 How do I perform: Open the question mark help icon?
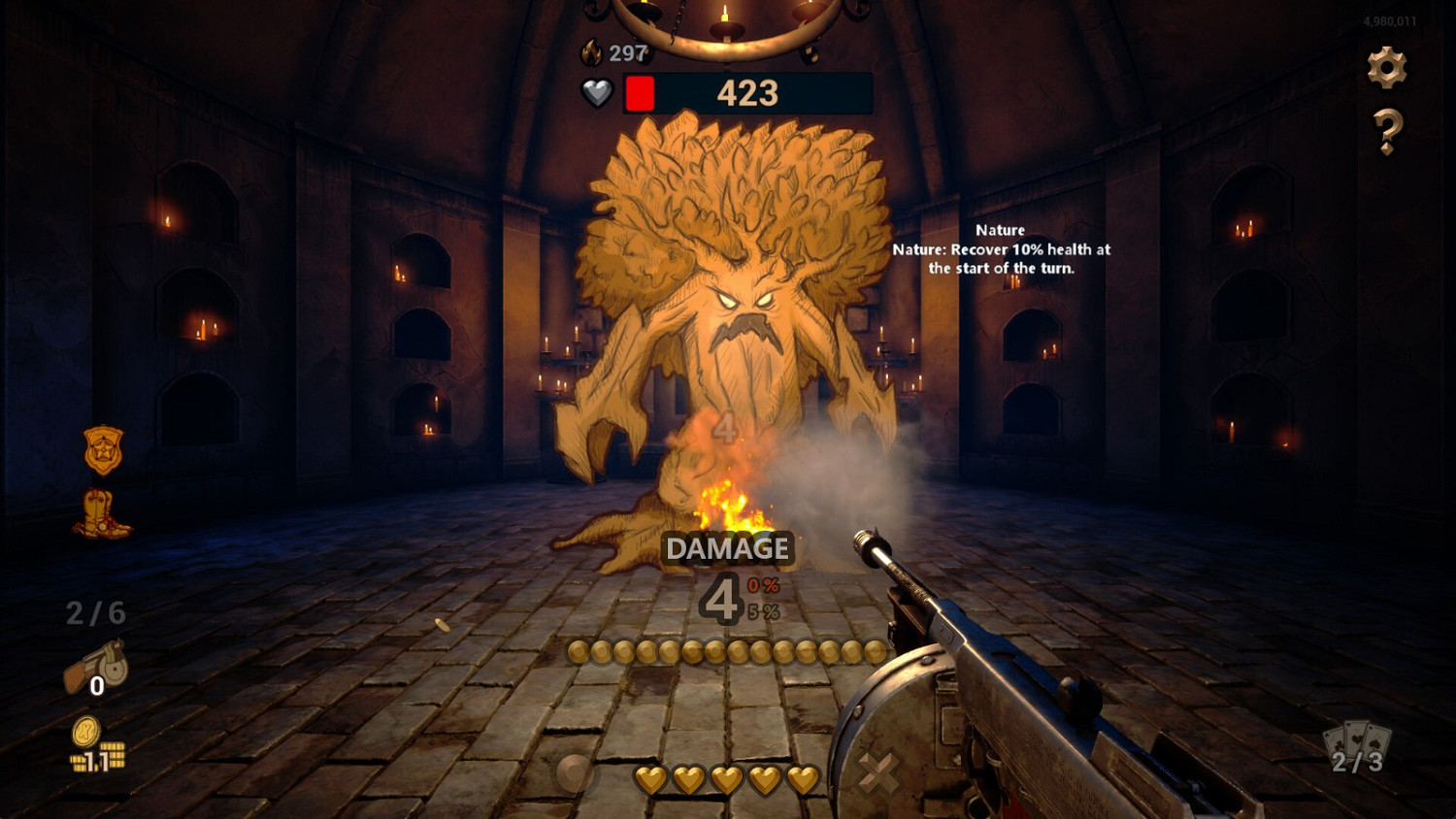click(x=1388, y=128)
